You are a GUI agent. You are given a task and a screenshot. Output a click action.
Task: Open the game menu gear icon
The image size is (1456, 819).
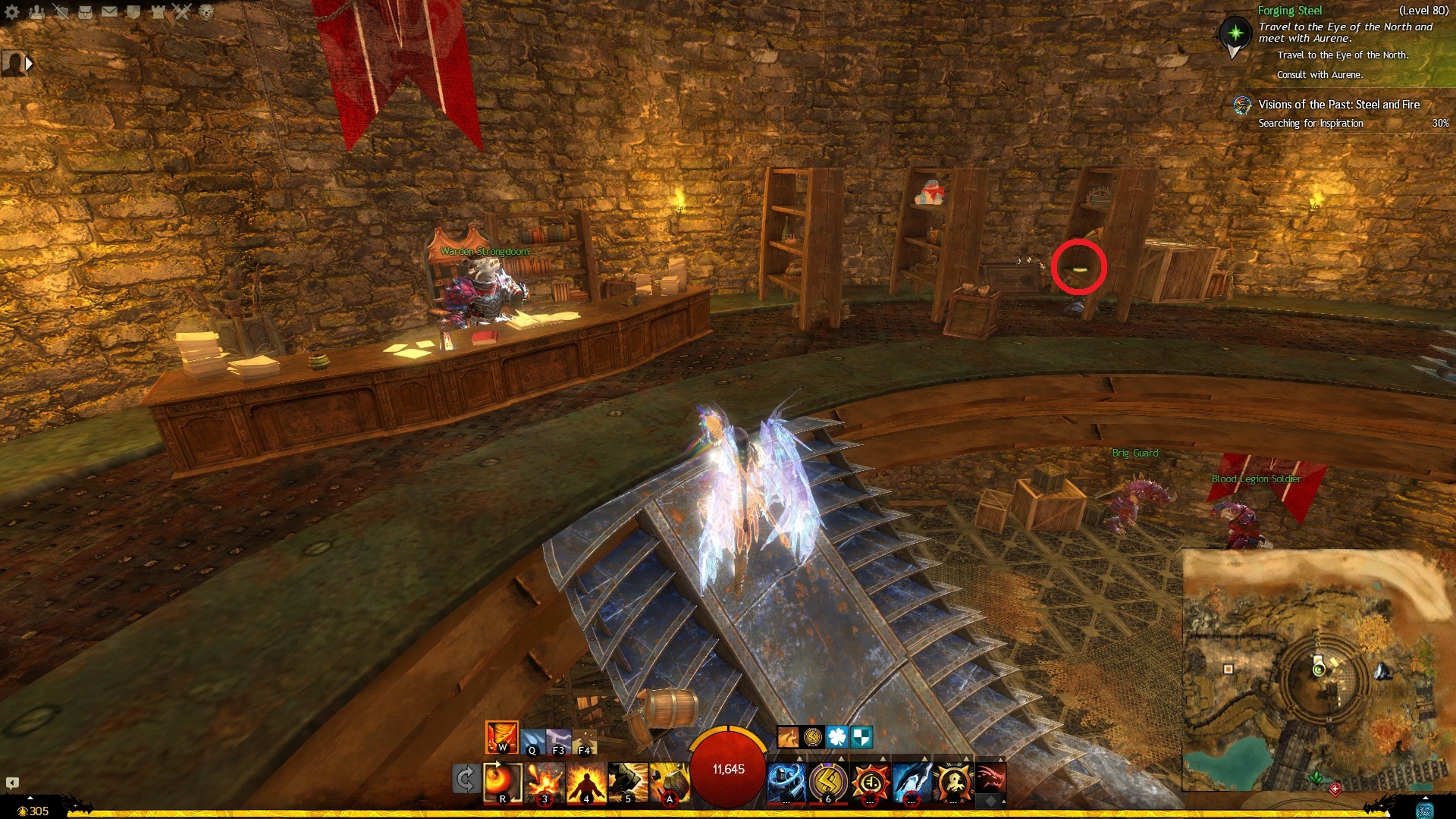[x=12, y=11]
